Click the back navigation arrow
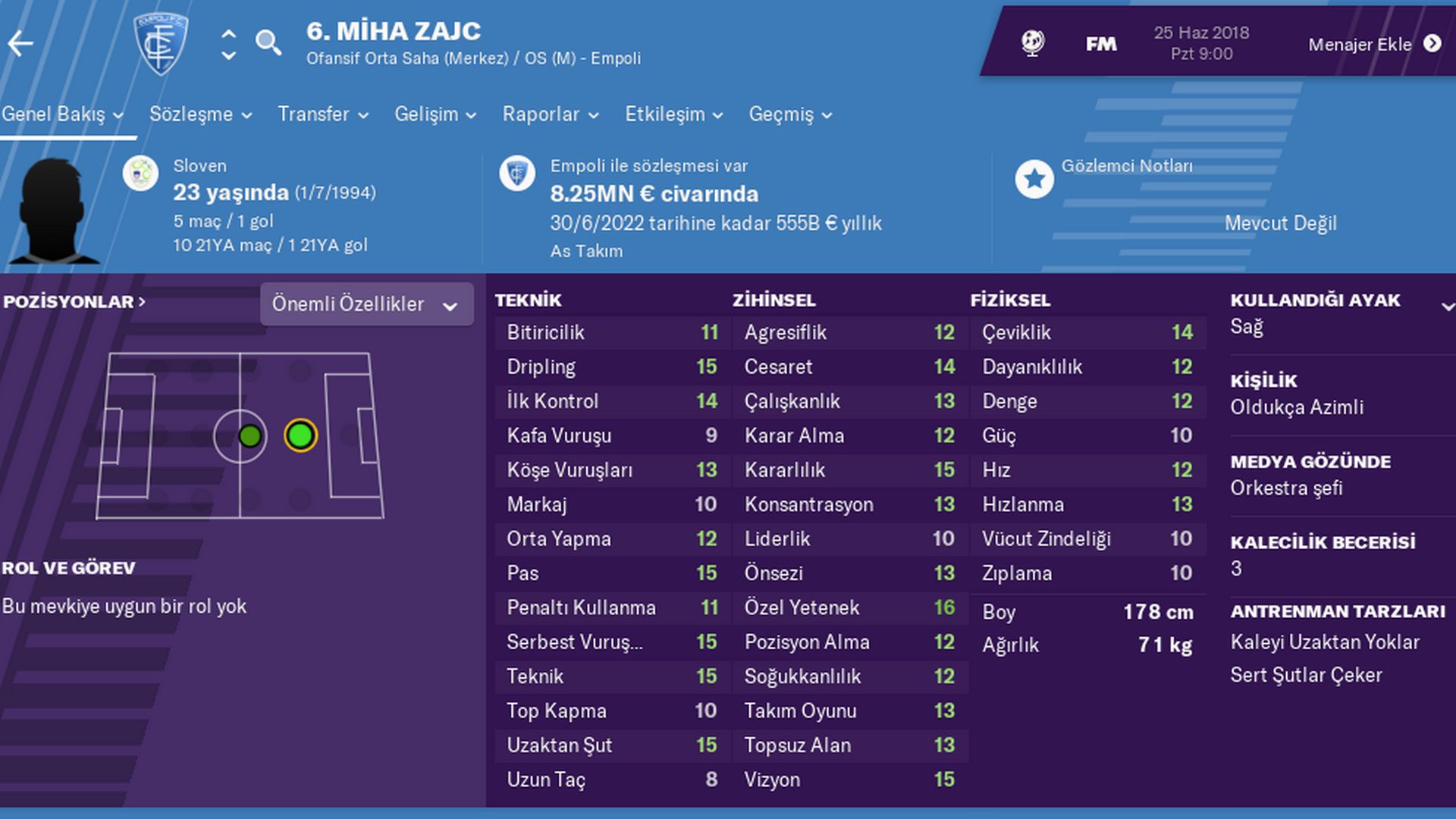The image size is (1456, 819). (22, 43)
